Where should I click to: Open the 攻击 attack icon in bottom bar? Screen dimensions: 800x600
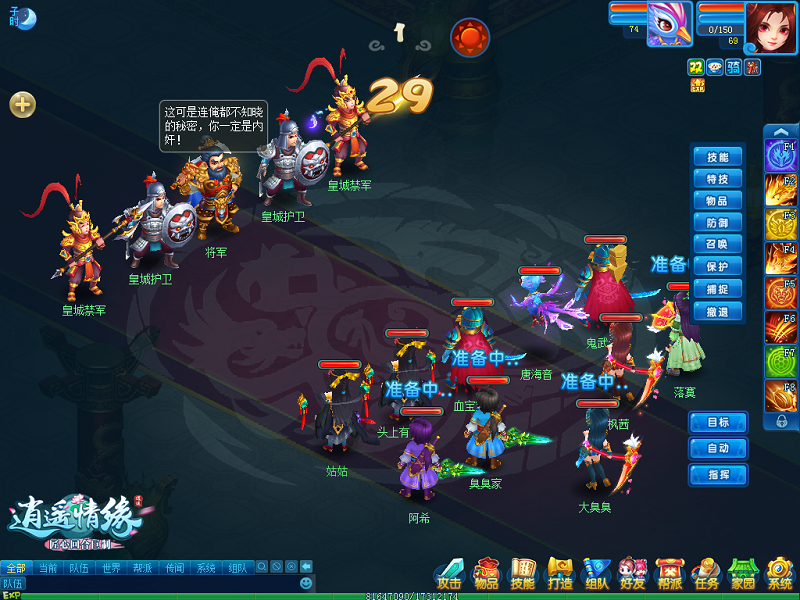point(450,573)
